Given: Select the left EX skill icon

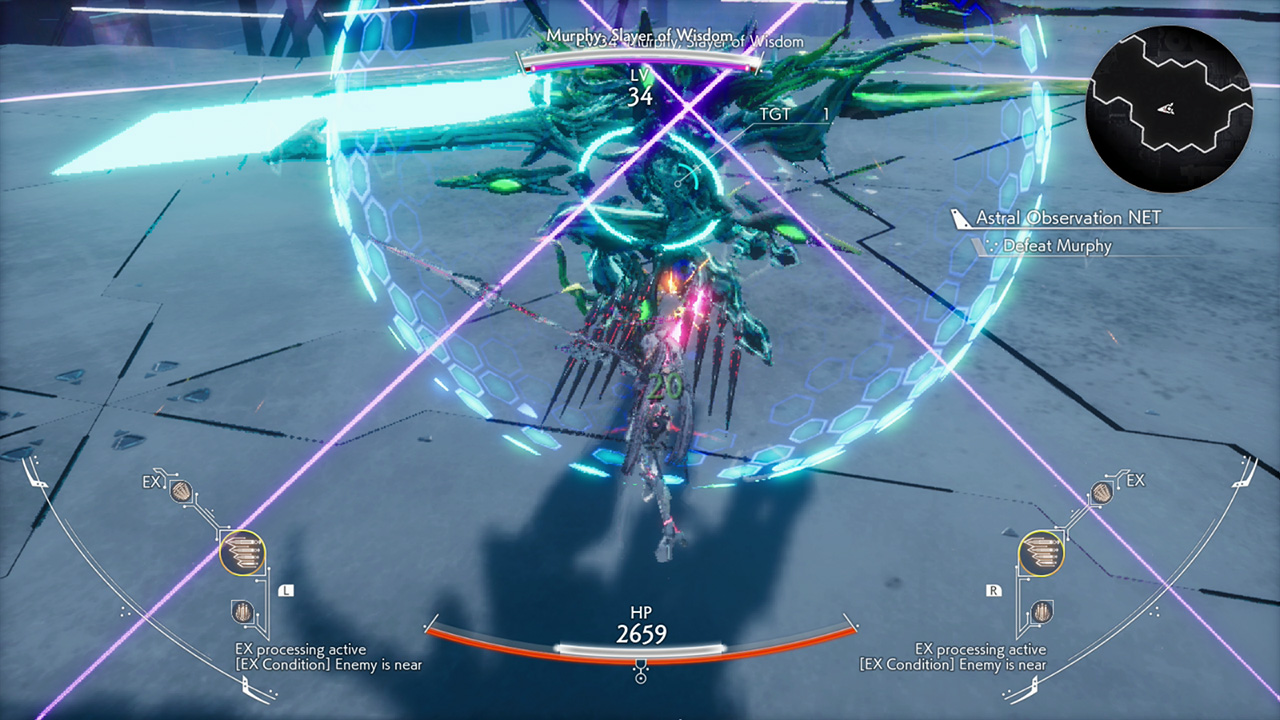Looking at the screenshot, I should (x=180, y=490).
